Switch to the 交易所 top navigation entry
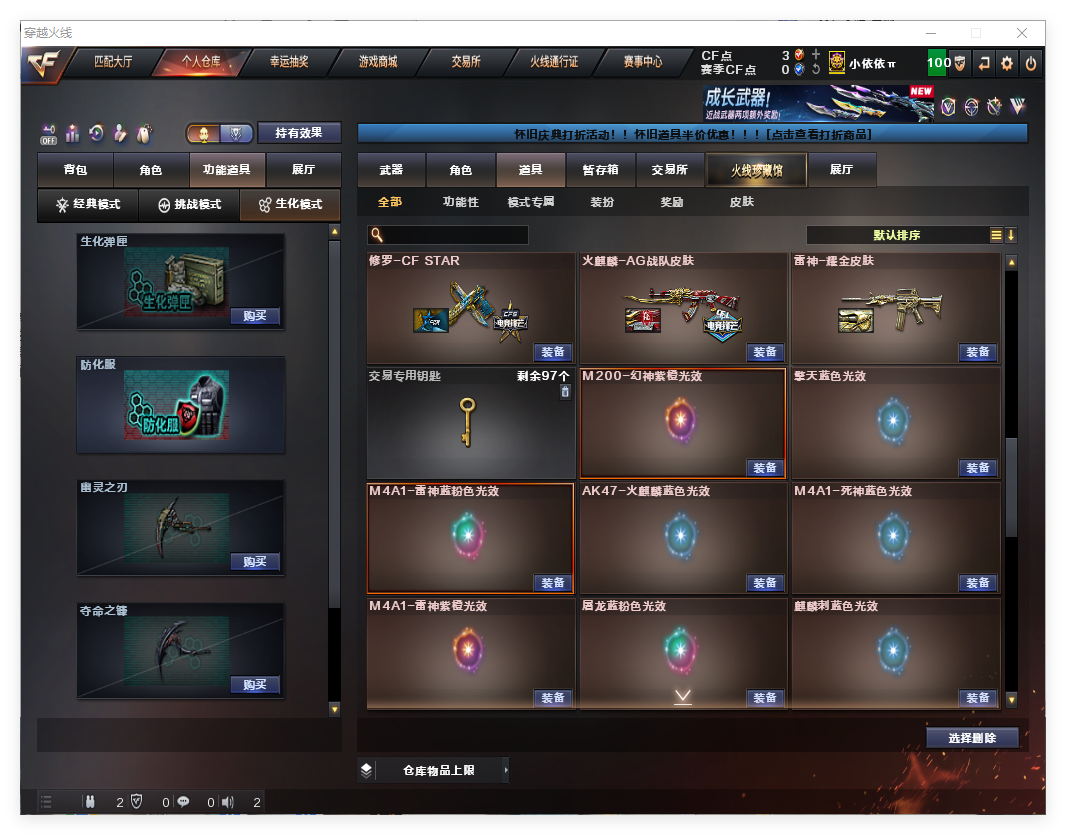This screenshot has width=1066, height=835. pyautogui.click(x=465, y=62)
